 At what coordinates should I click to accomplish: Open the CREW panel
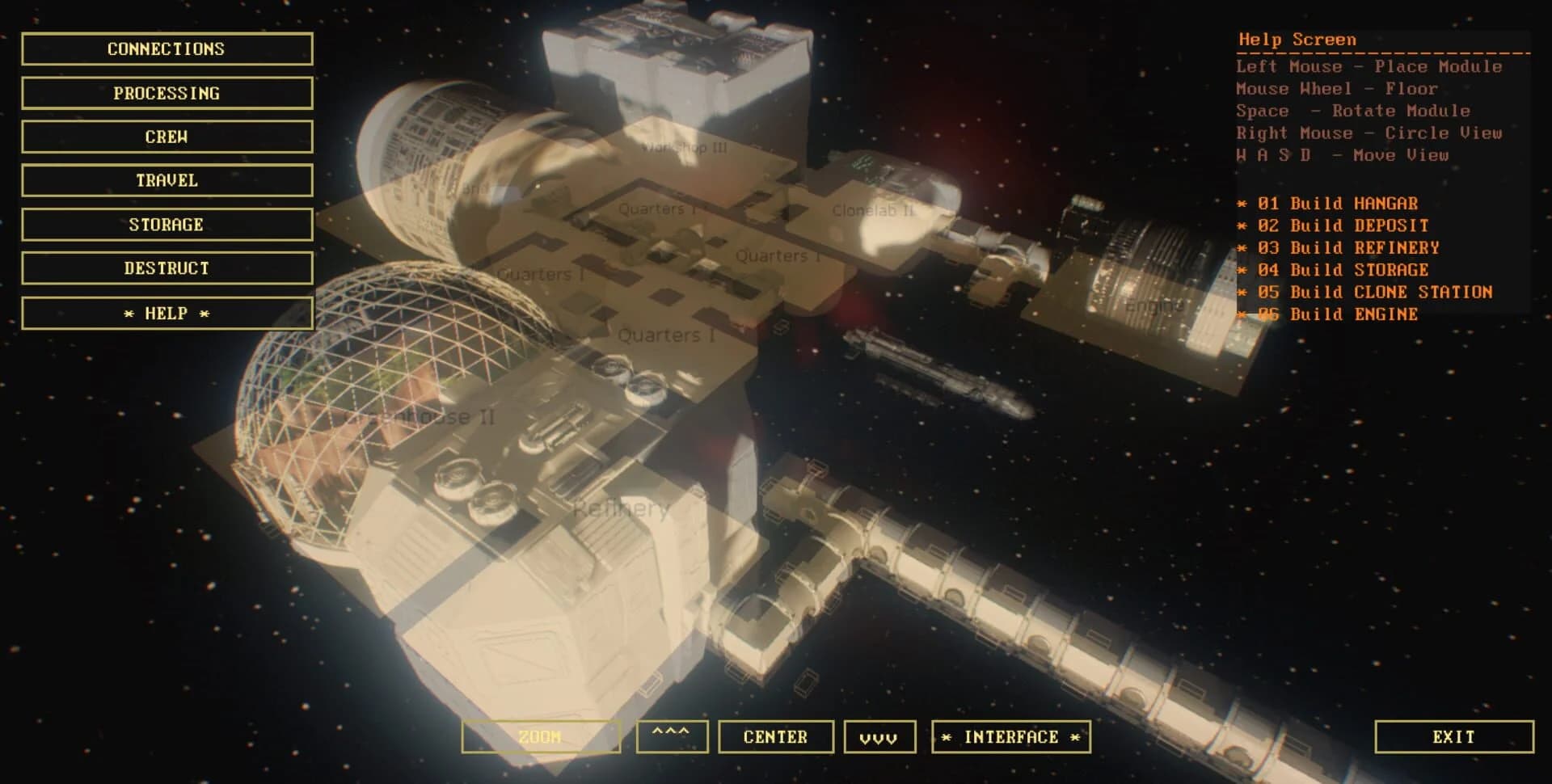tap(166, 137)
